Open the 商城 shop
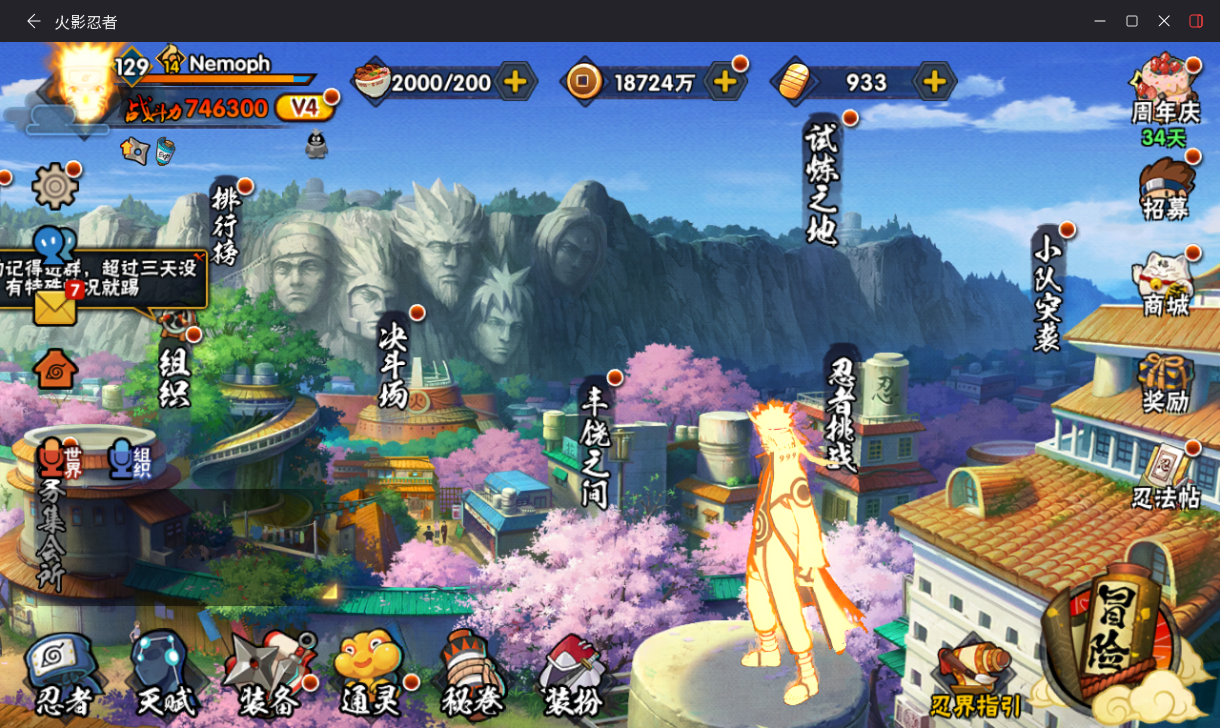 click(1166, 284)
